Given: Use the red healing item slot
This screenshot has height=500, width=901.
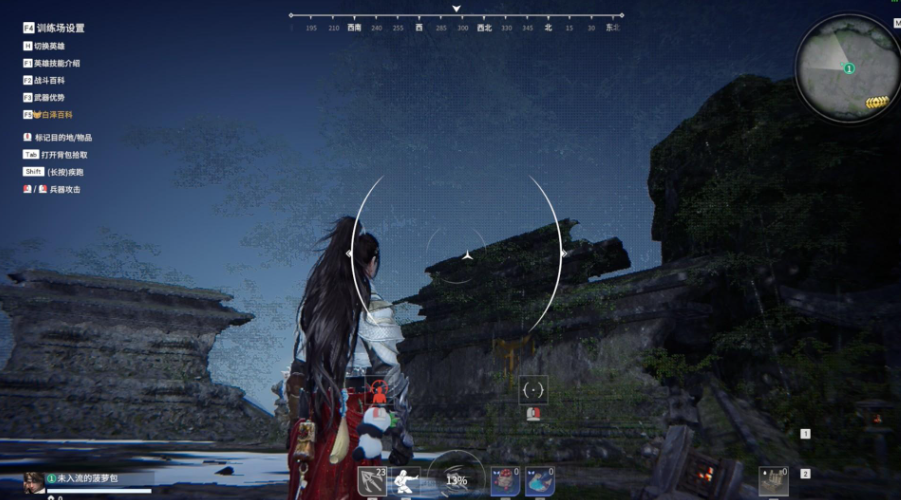Looking at the screenshot, I should point(507,481).
